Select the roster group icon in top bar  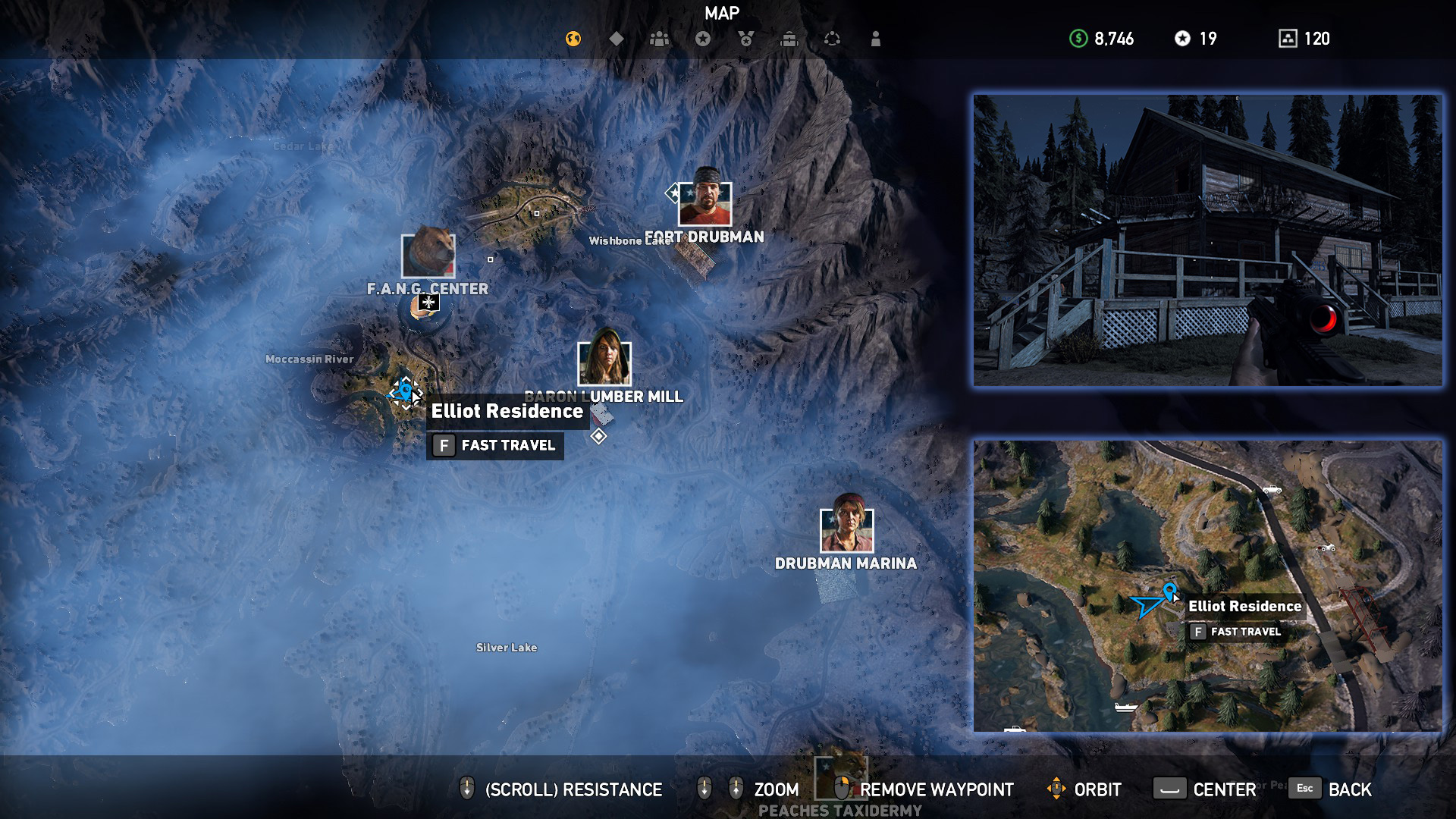[660, 38]
